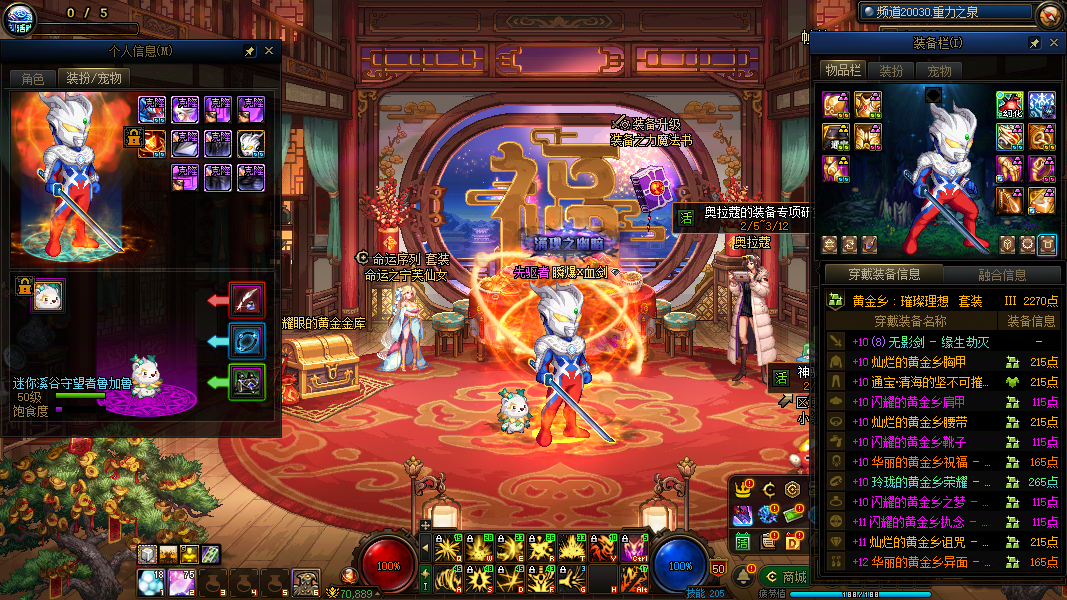Click the pet portrait slot
This screenshot has height=600, width=1067.
(x=48, y=296)
